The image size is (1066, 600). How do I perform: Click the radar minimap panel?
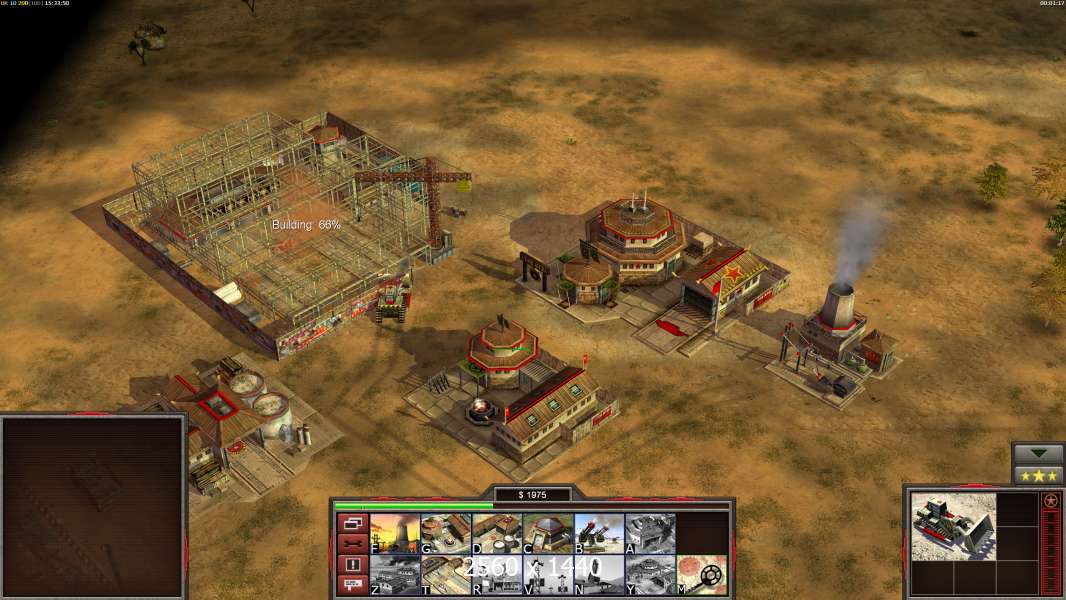tap(93, 507)
